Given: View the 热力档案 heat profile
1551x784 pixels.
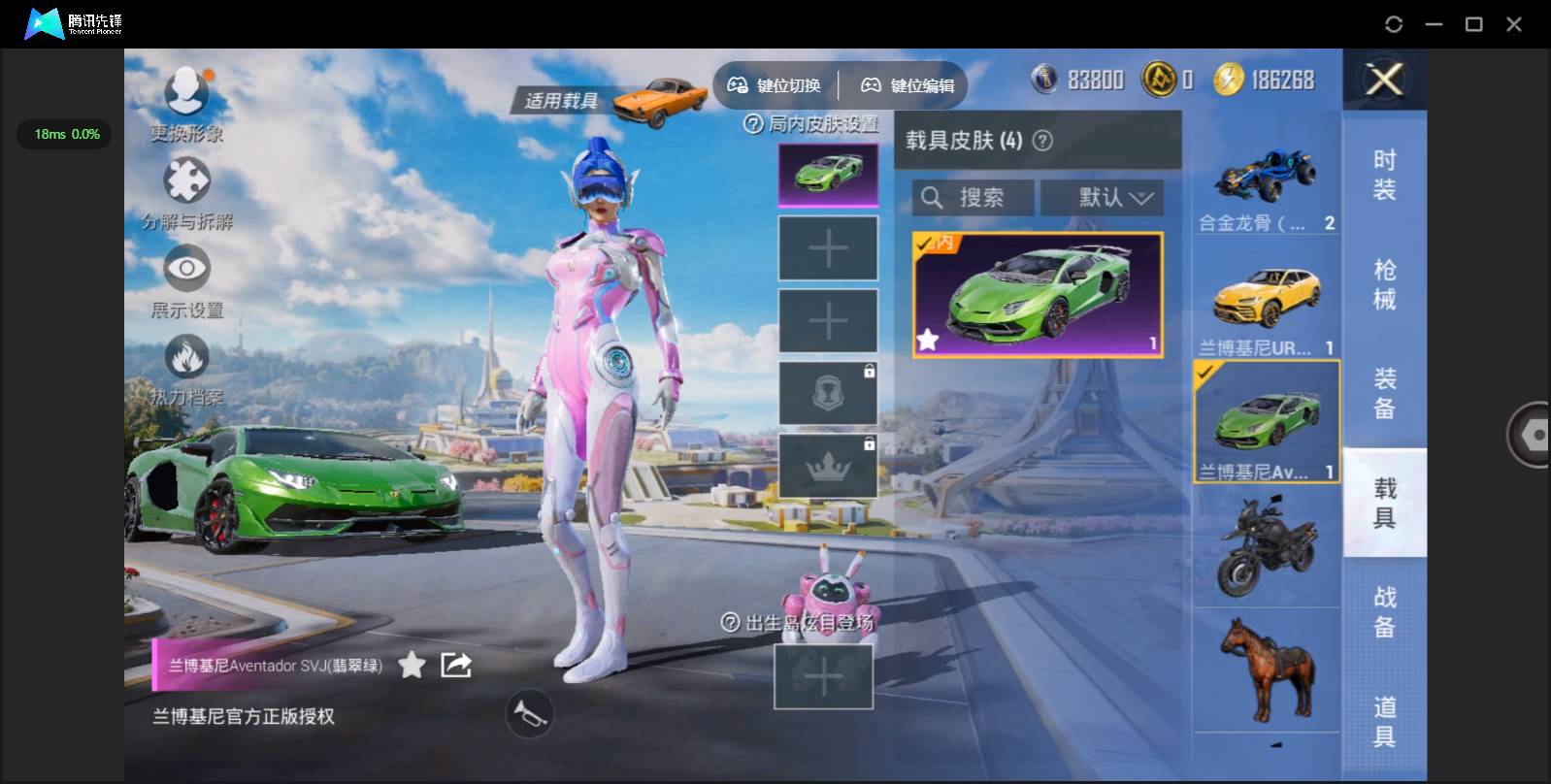Looking at the screenshot, I should 188,360.
